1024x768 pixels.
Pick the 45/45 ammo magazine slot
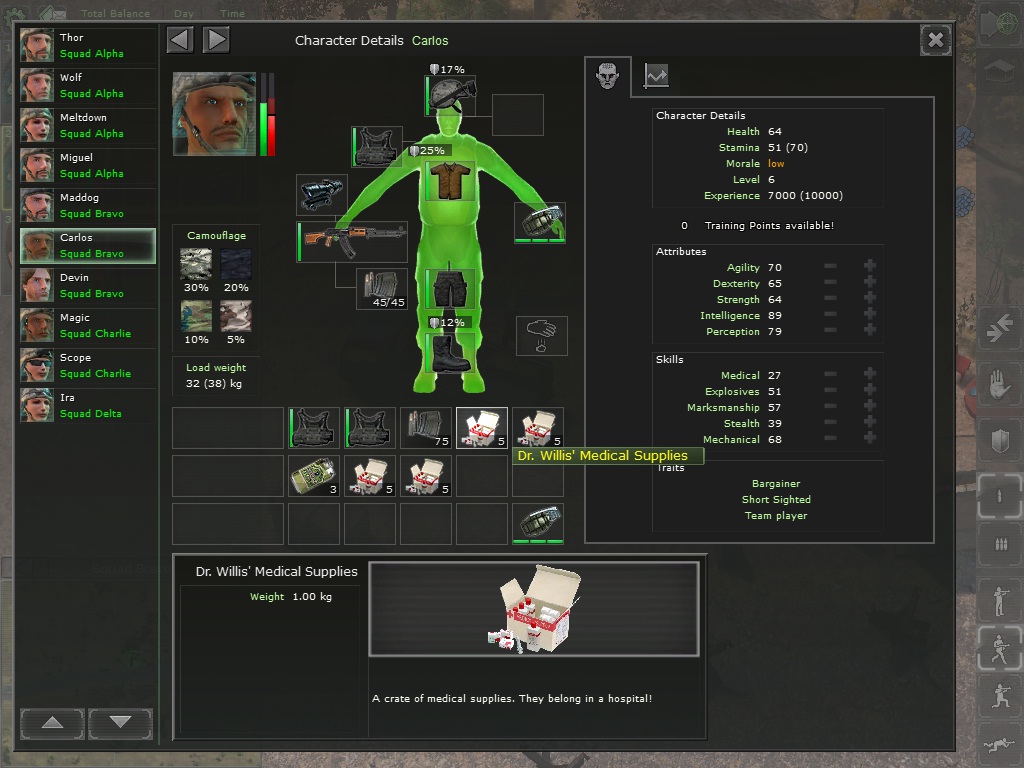click(x=383, y=289)
